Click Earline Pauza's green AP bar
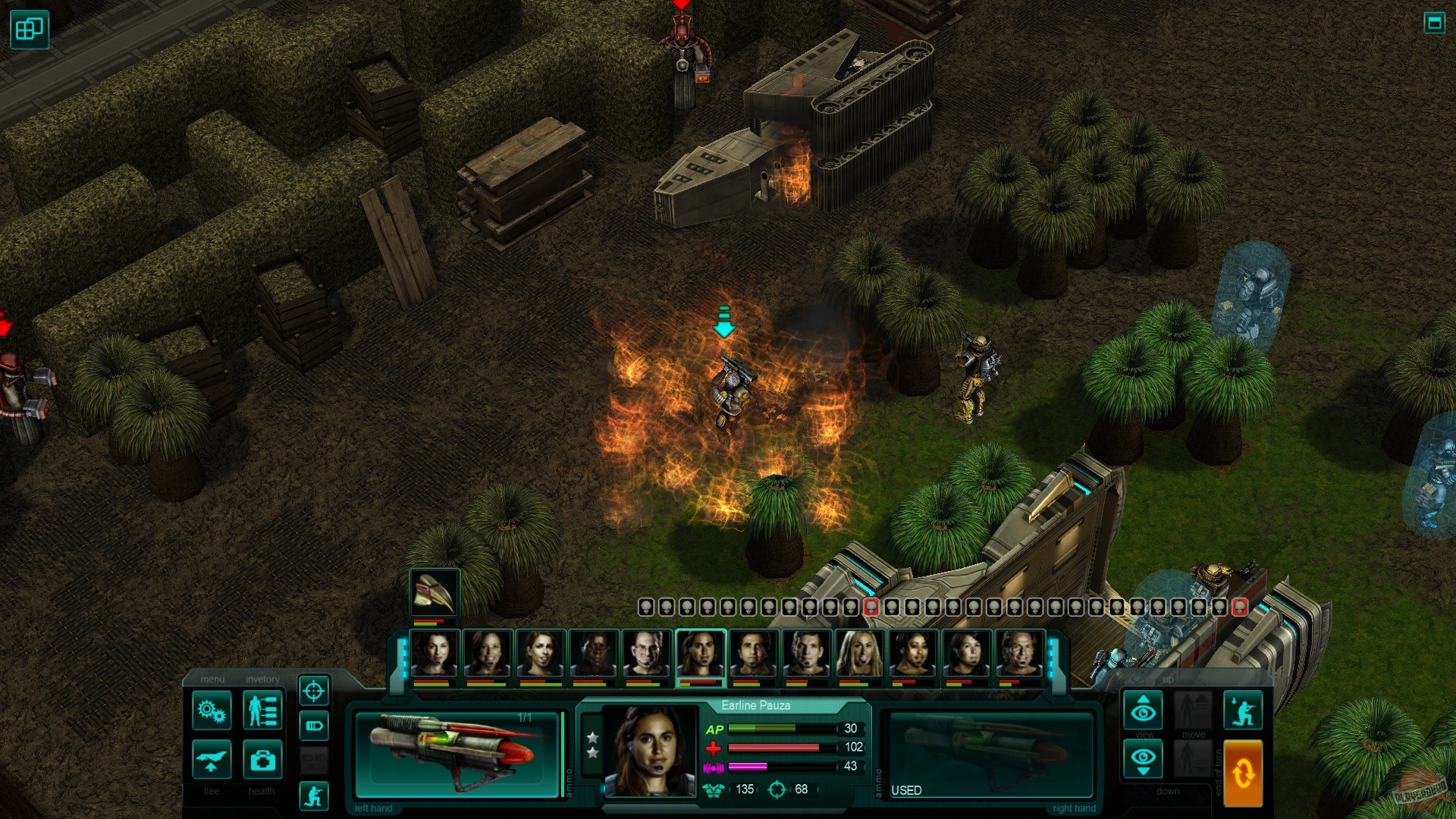1456x819 pixels. pyautogui.click(x=762, y=729)
